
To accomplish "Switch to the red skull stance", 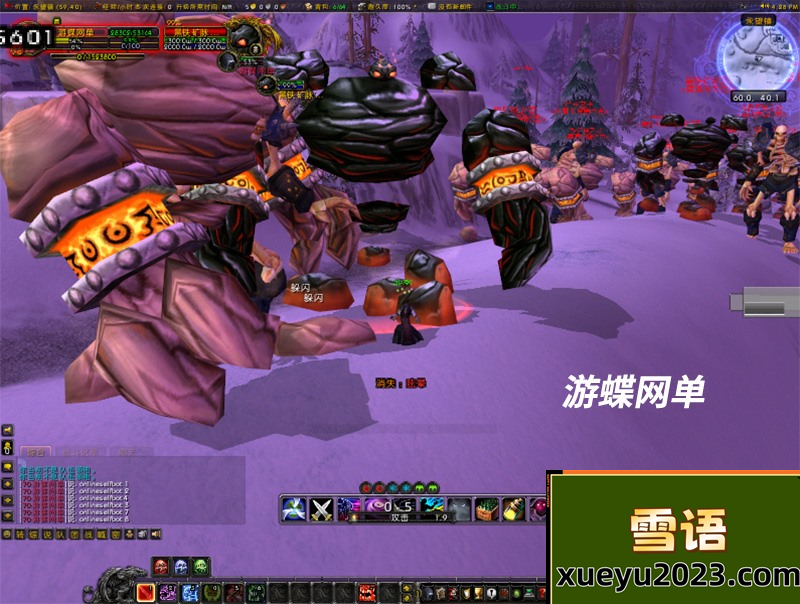I will (x=161, y=567).
